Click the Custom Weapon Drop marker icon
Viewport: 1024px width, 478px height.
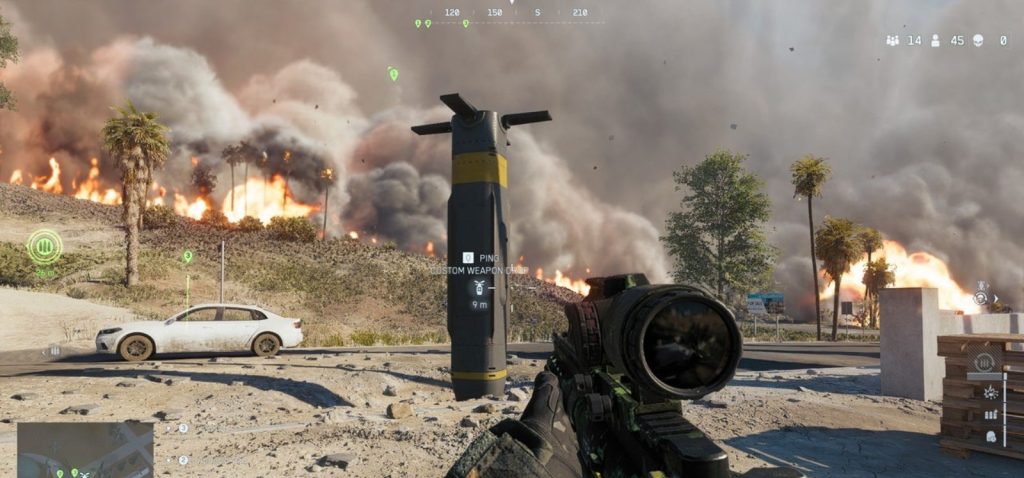[480, 287]
